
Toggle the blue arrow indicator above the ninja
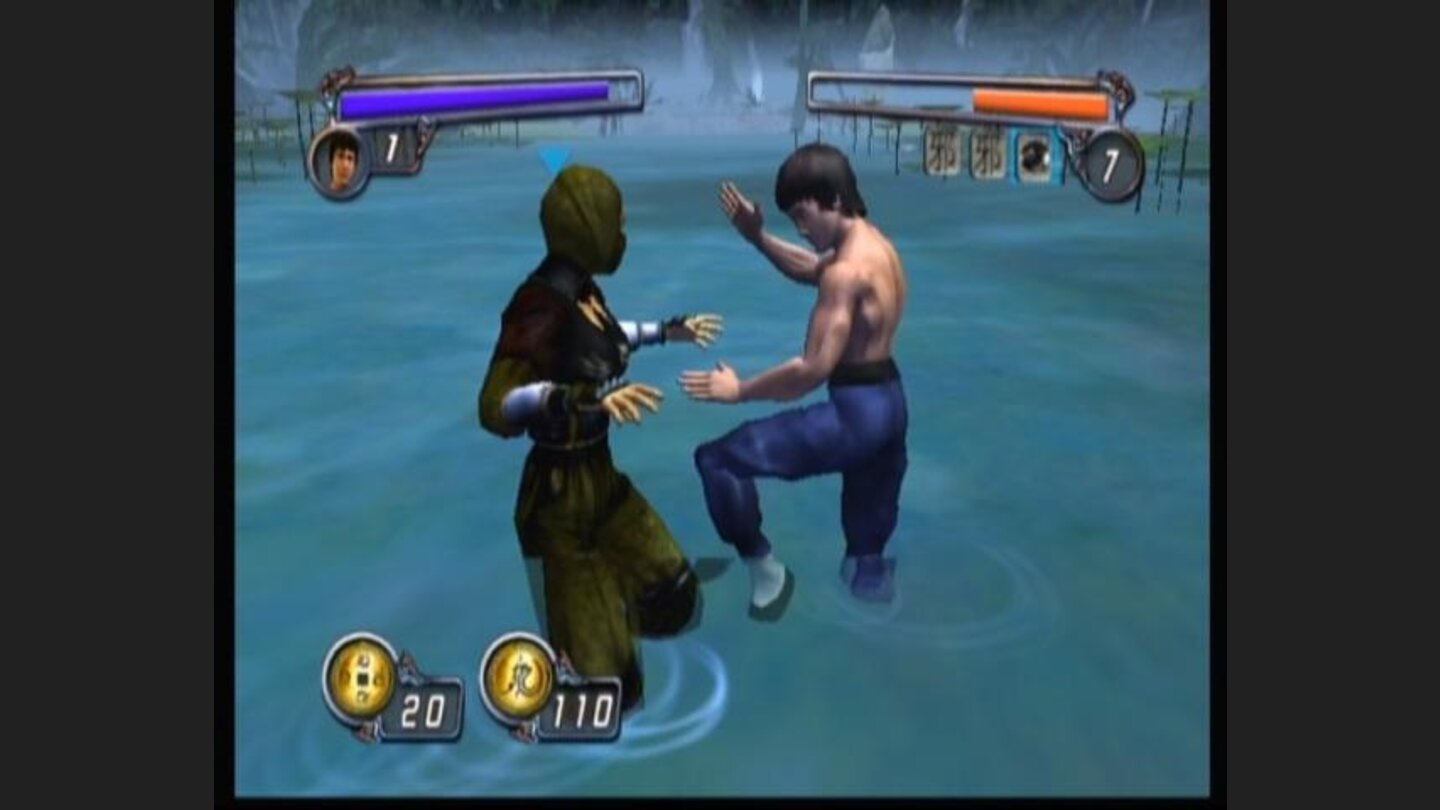[553, 160]
